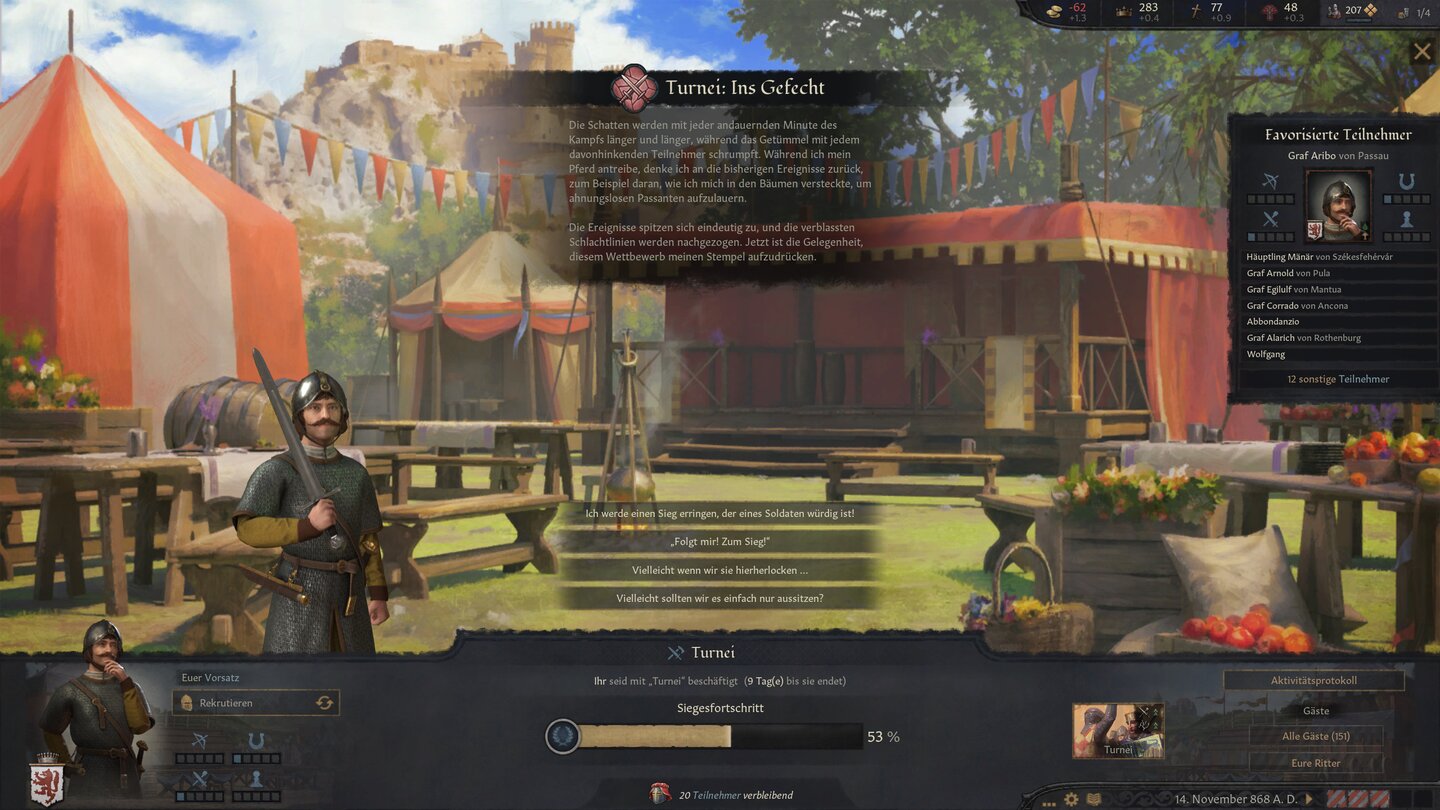The height and width of the screenshot is (810, 1440).
Task: Open the gear settings icon
Action: point(1071,799)
